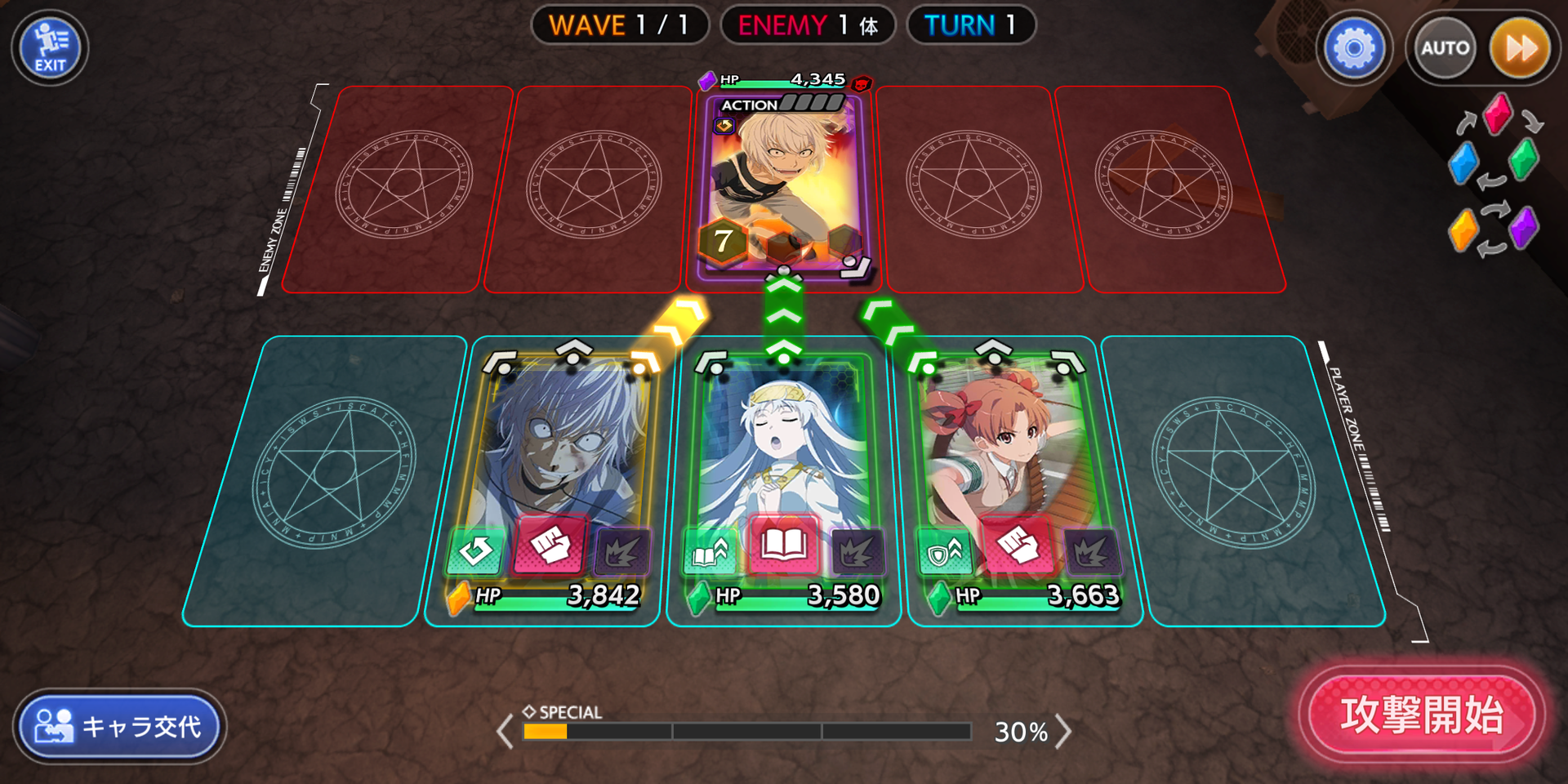Choose the open book skill on the nun card
This screenshot has width=1568, height=784.
tap(783, 545)
